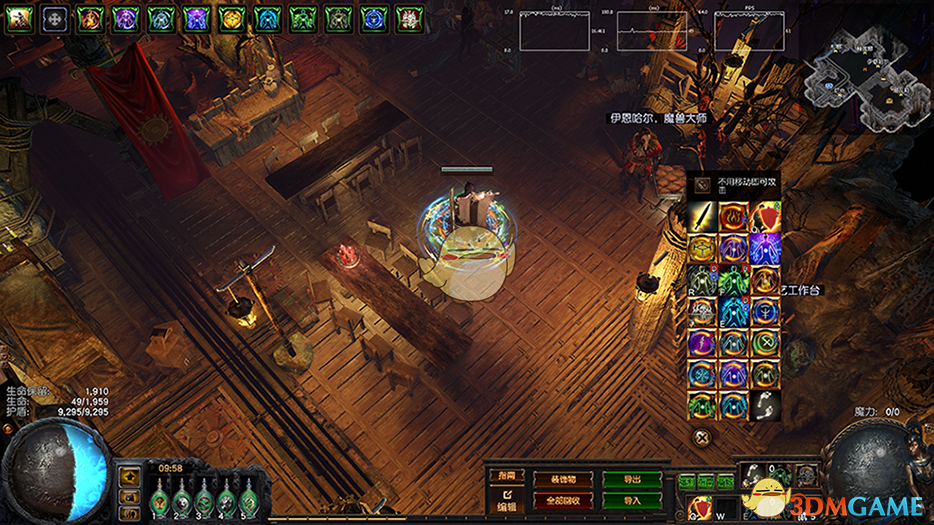Viewport: 934px width, 525px height.
Task: Select the gold buff icon in top bar
Action: point(231,17)
